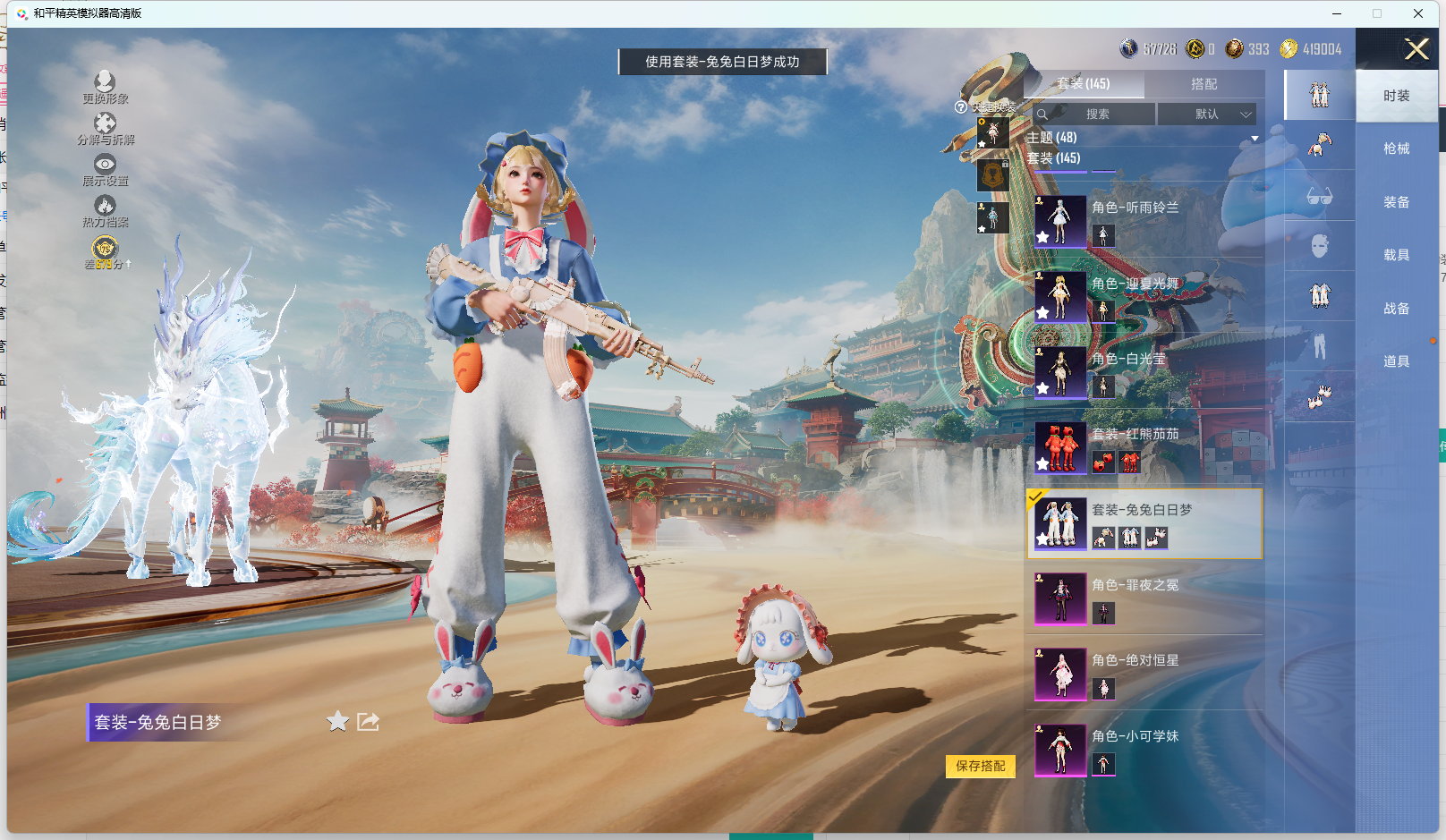Open the 更换形象 change appearance option
The height and width of the screenshot is (840, 1446).
pyautogui.click(x=105, y=87)
